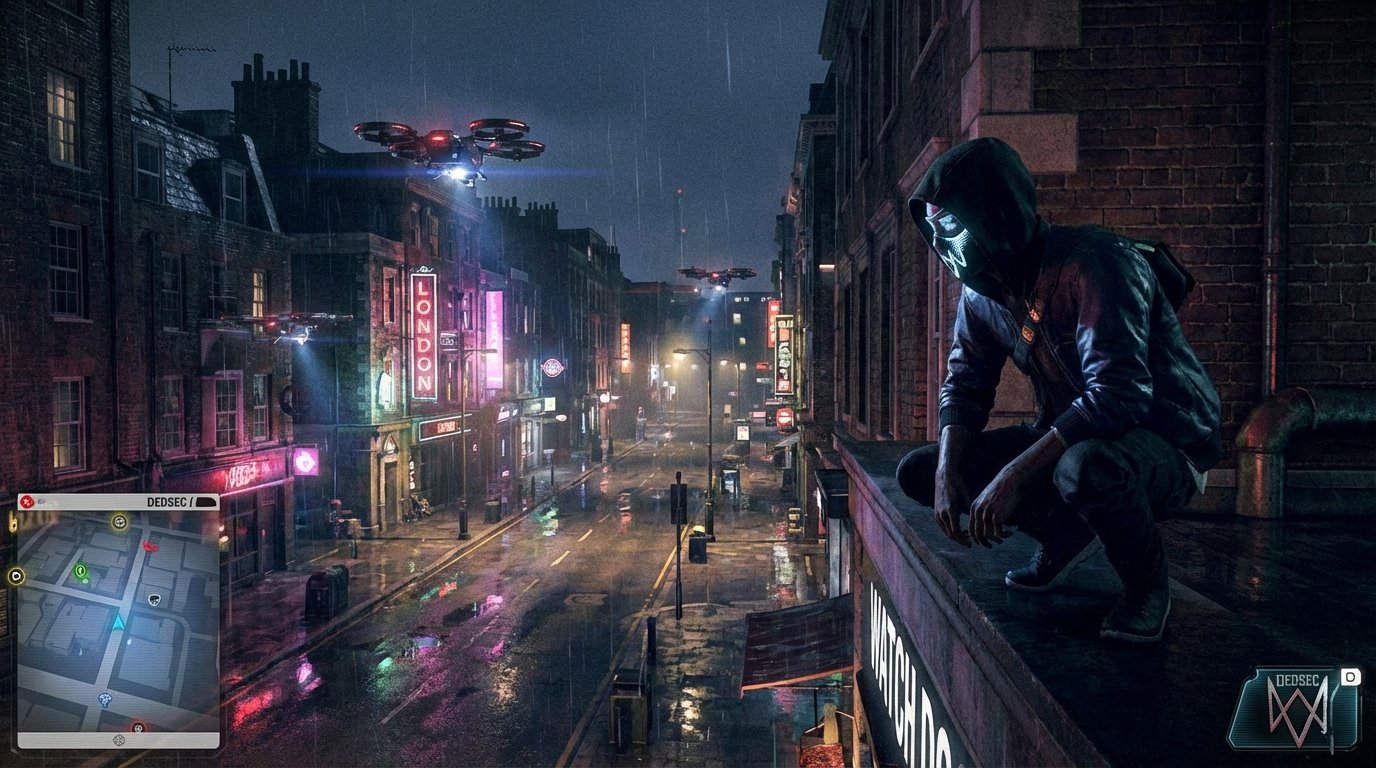Click the gear icon at the minimap's bottom edge

[x=119, y=740]
